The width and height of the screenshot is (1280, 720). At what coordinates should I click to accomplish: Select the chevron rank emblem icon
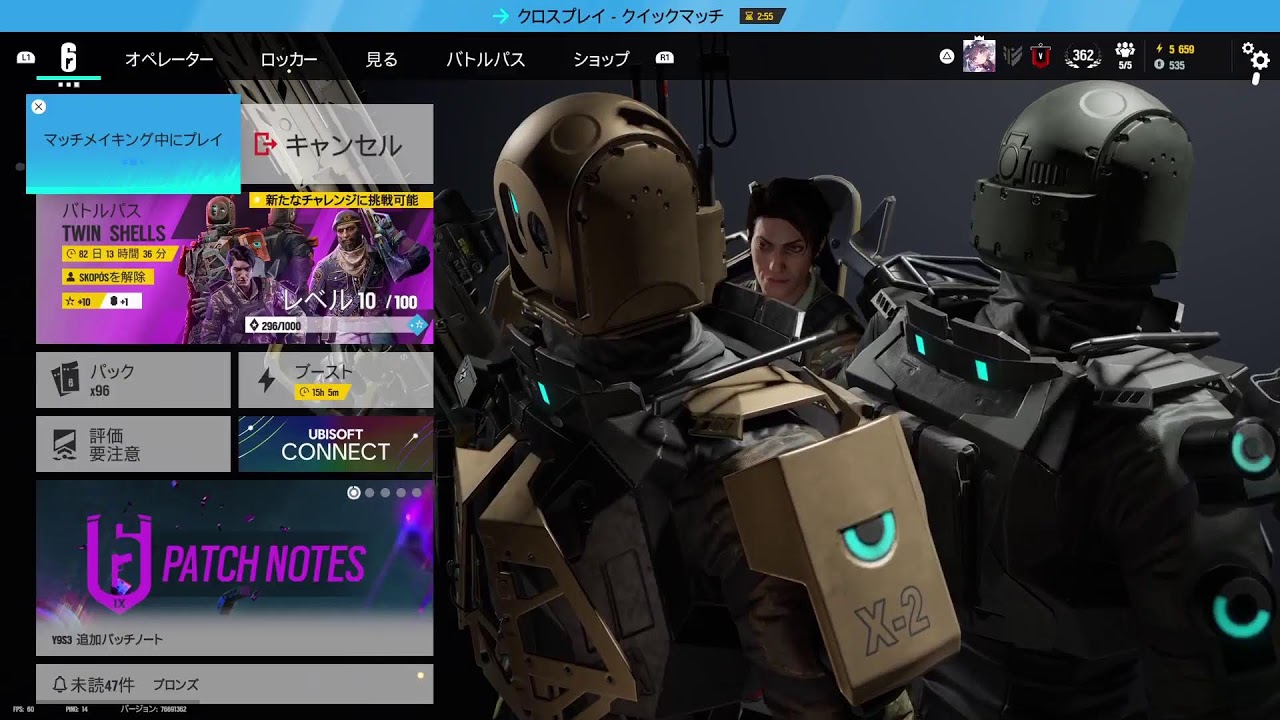[1012, 57]
